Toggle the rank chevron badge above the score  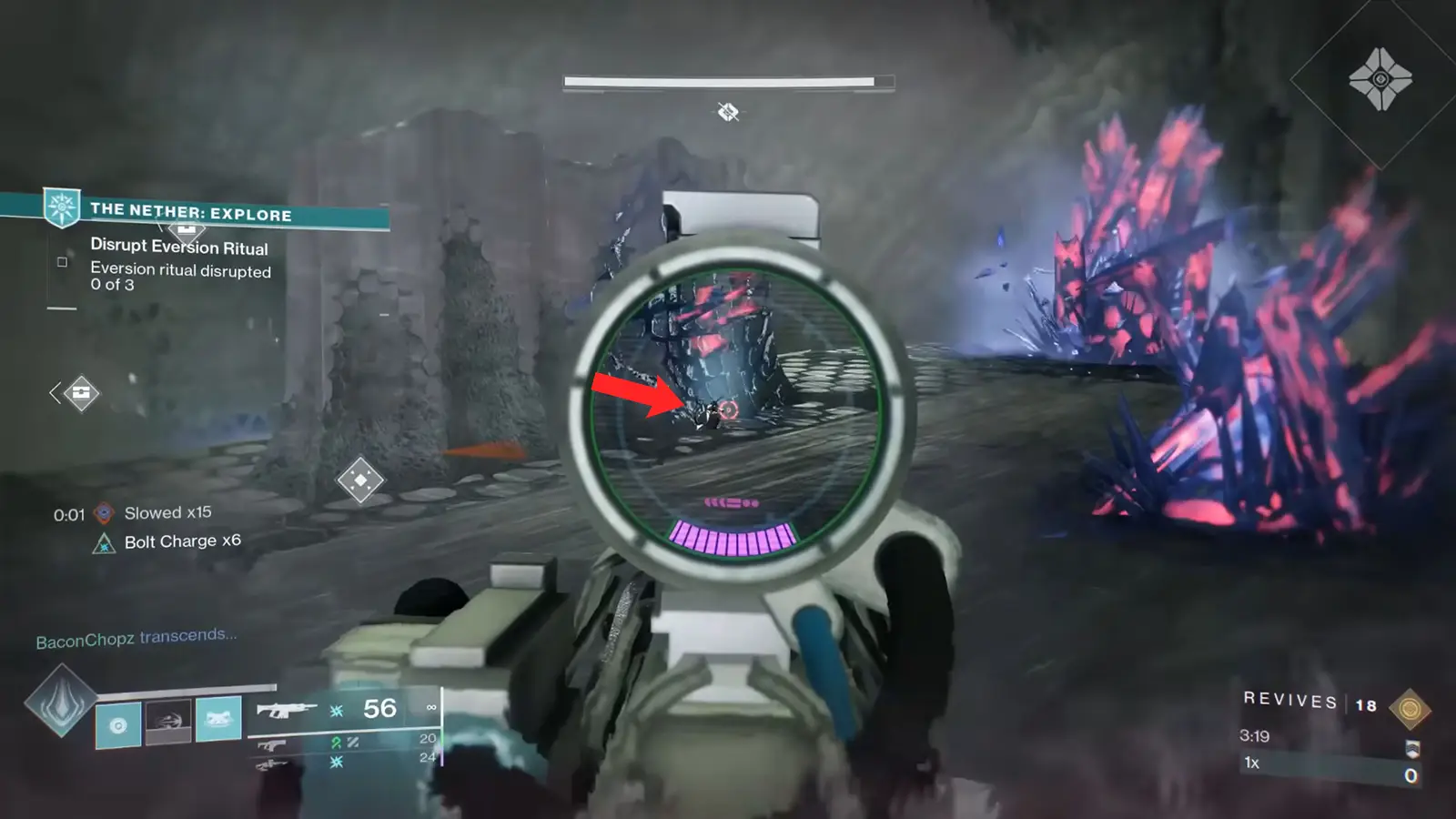coord(1413,749)
